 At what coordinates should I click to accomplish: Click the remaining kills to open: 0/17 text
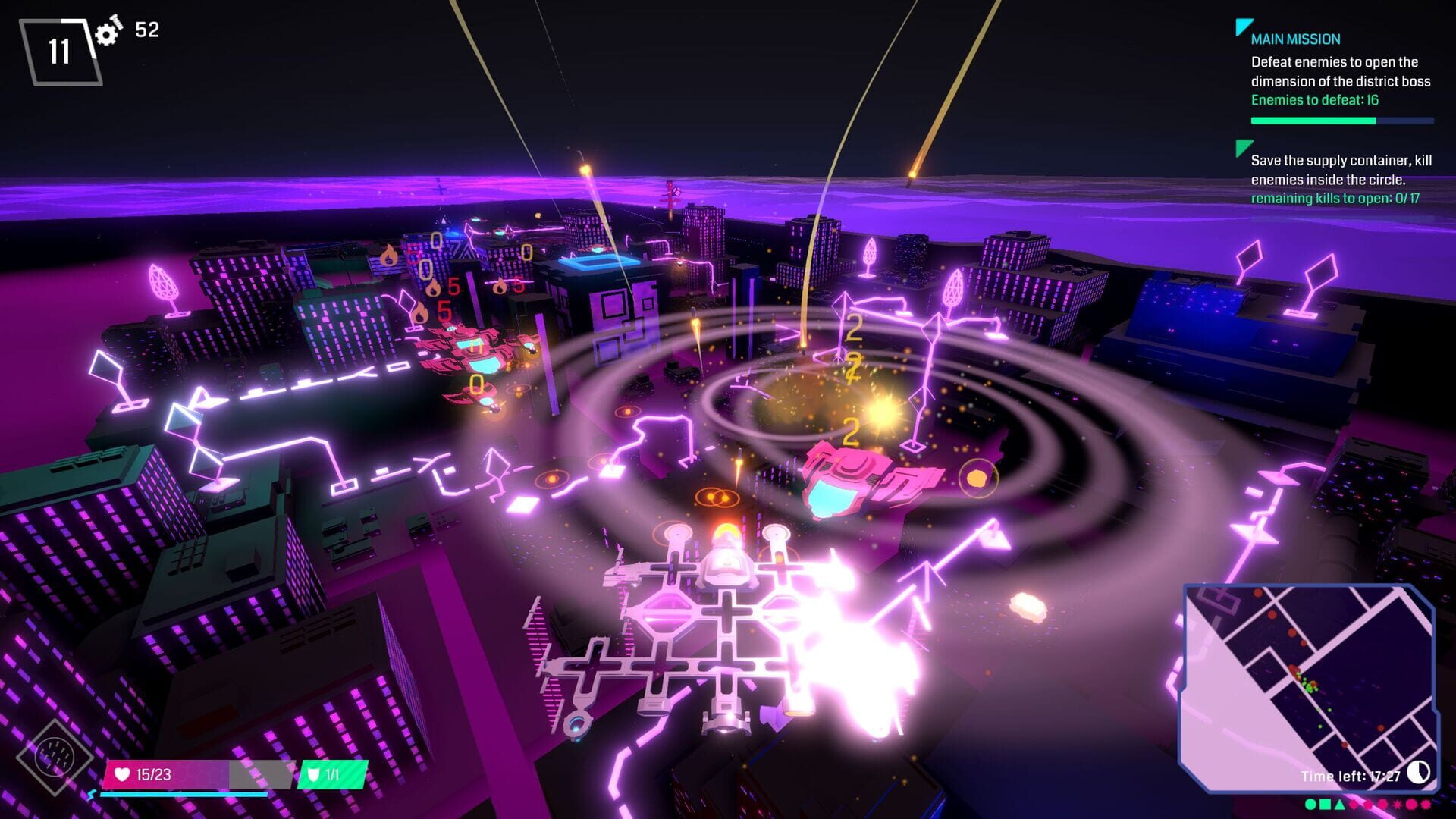1337,196
